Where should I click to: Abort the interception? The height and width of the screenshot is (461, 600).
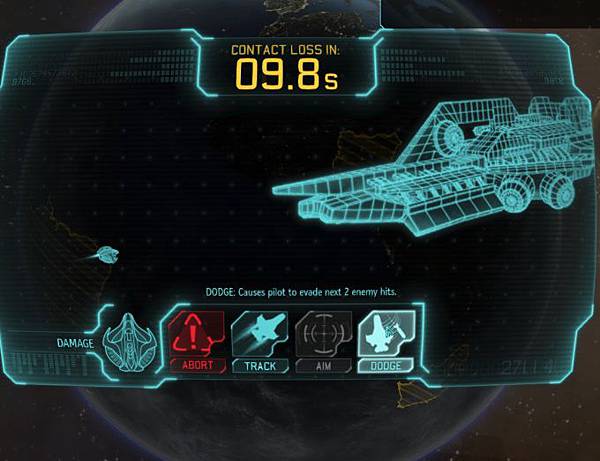coord(196,339)
